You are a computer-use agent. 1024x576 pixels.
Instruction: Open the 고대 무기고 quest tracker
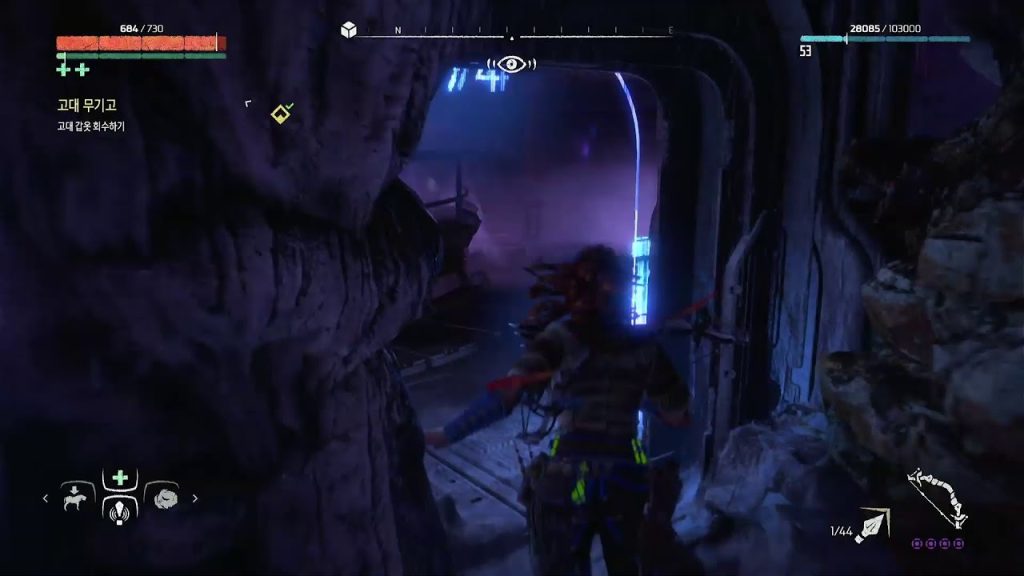tap(87, 104)
